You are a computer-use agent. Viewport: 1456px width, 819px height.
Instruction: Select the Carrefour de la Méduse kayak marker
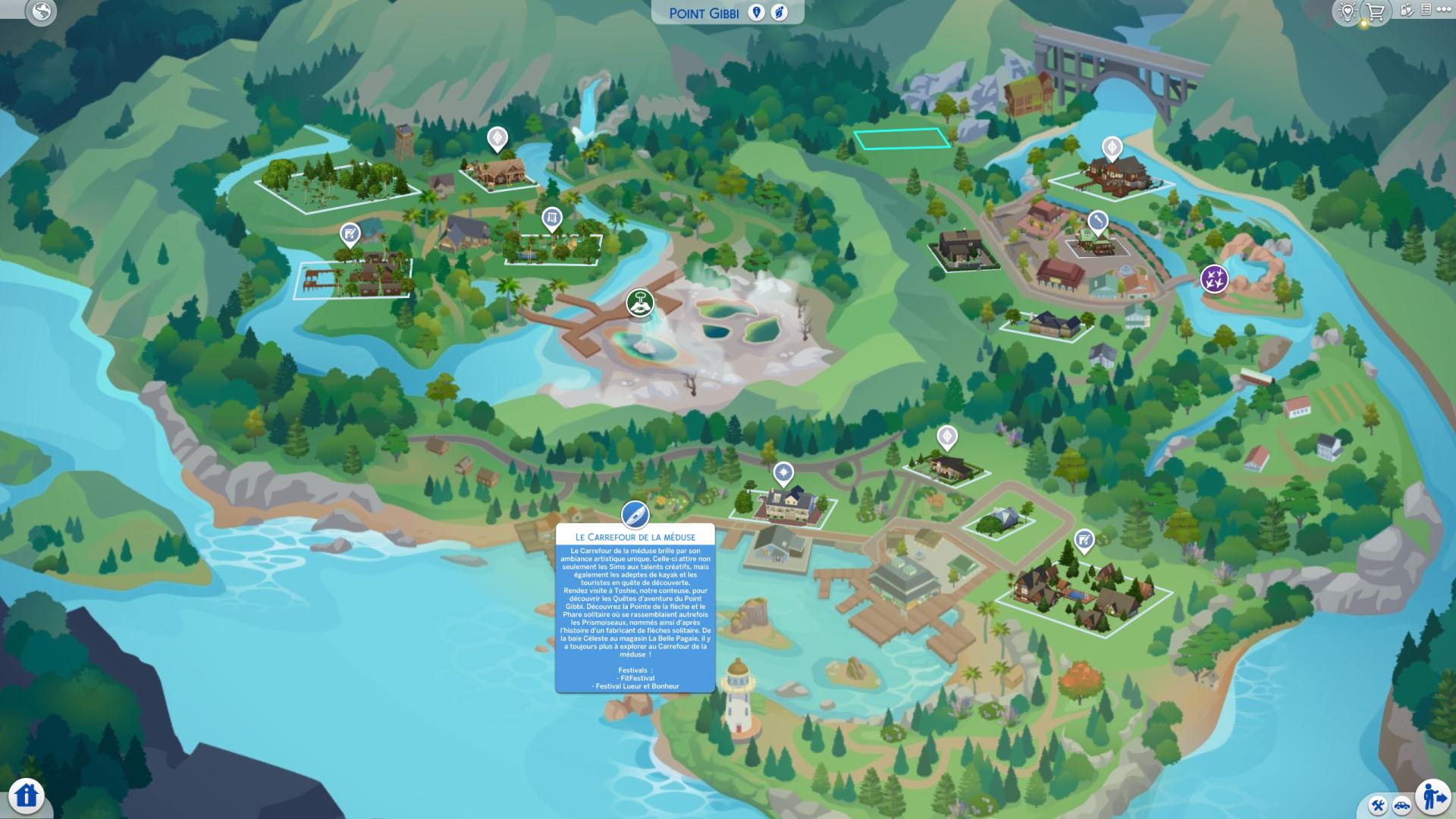pyautogui.click(x=635, y=515)
